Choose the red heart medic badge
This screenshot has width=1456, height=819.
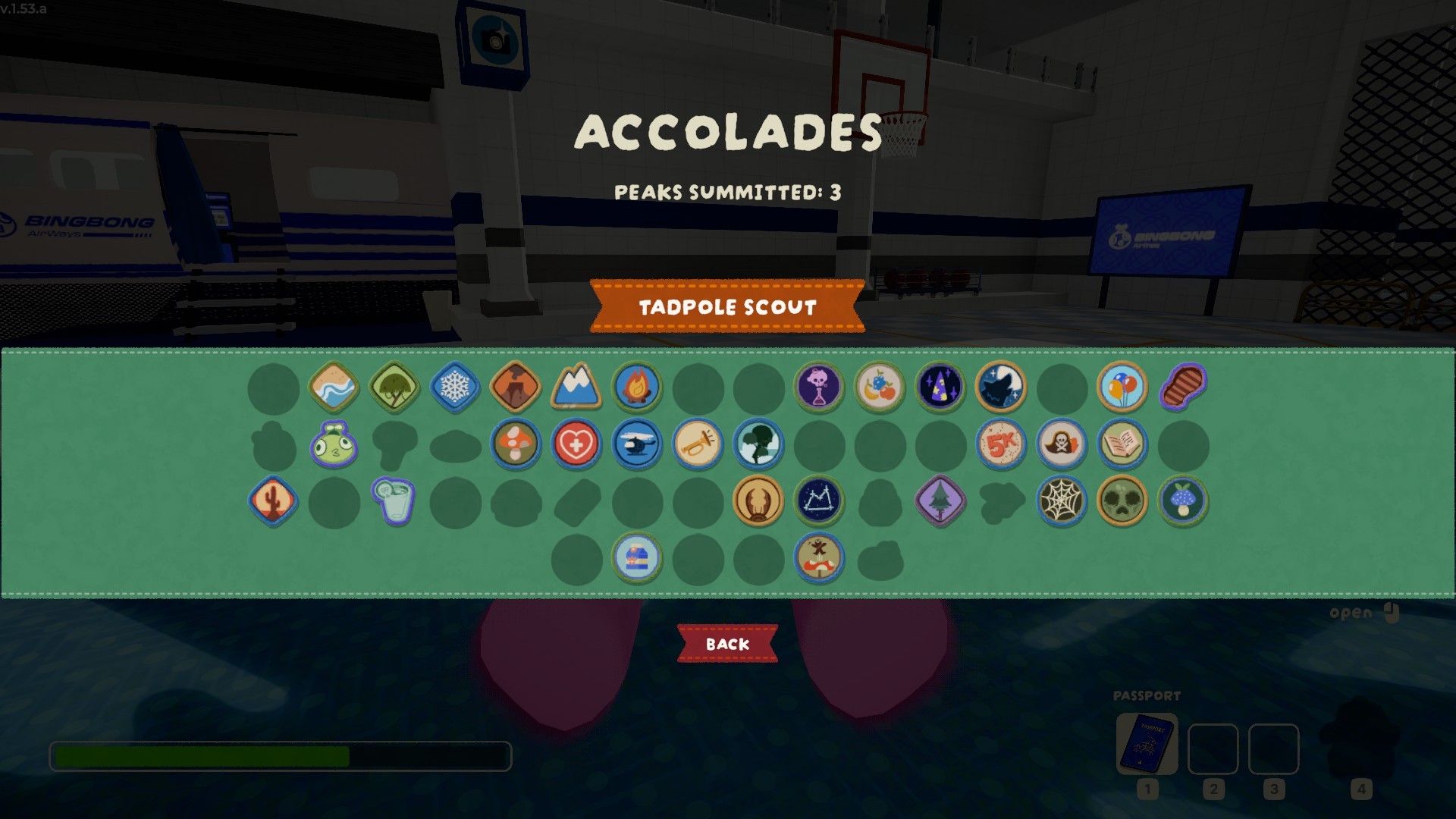pyautogui.click(x=576, y=444)
